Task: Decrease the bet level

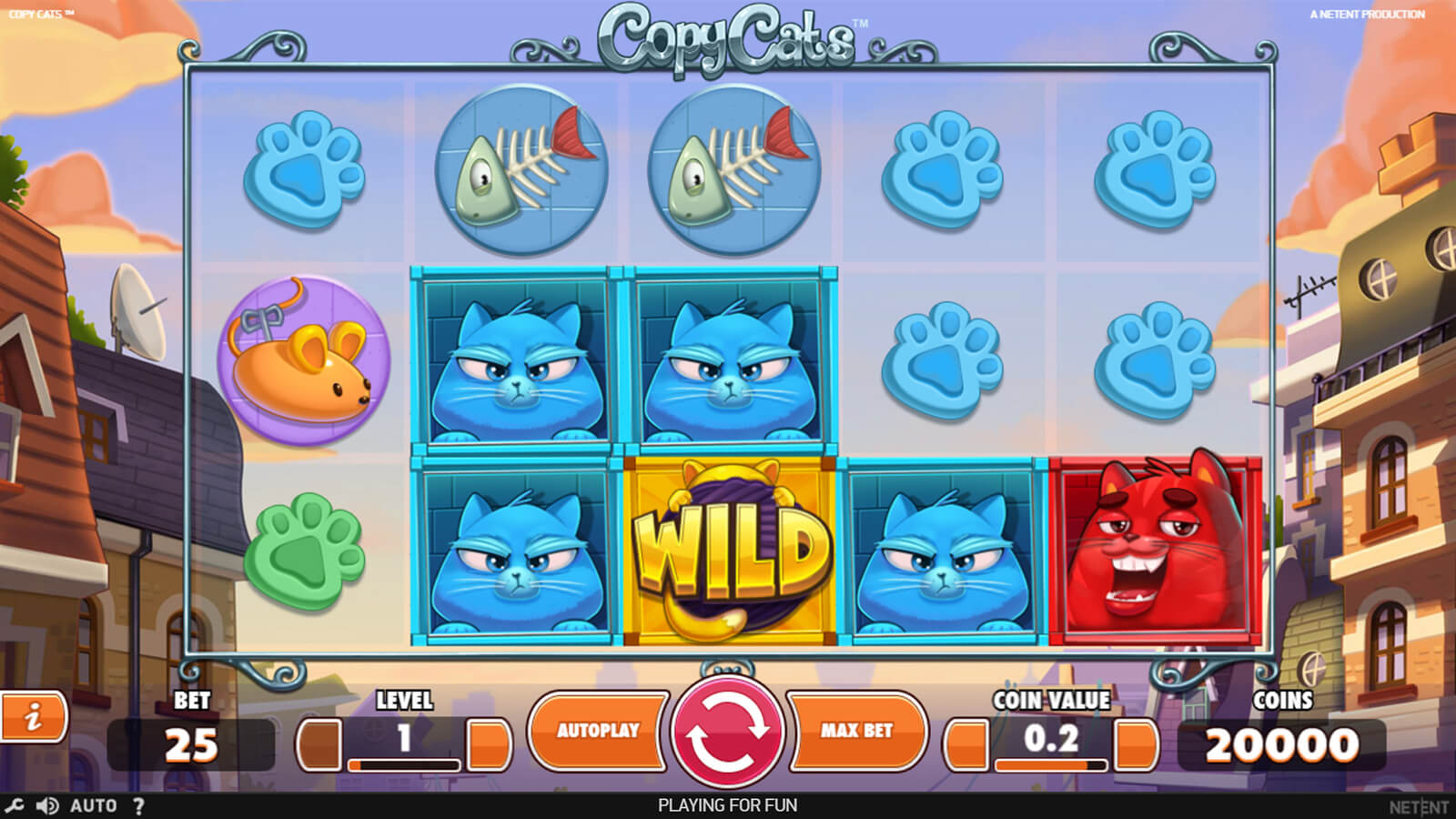Action: (319, 744)
